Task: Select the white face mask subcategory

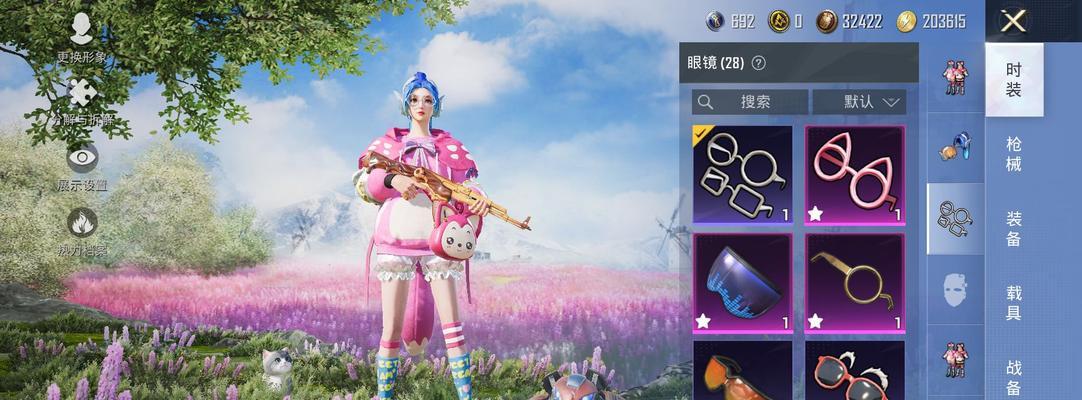Action: [955, 289]
